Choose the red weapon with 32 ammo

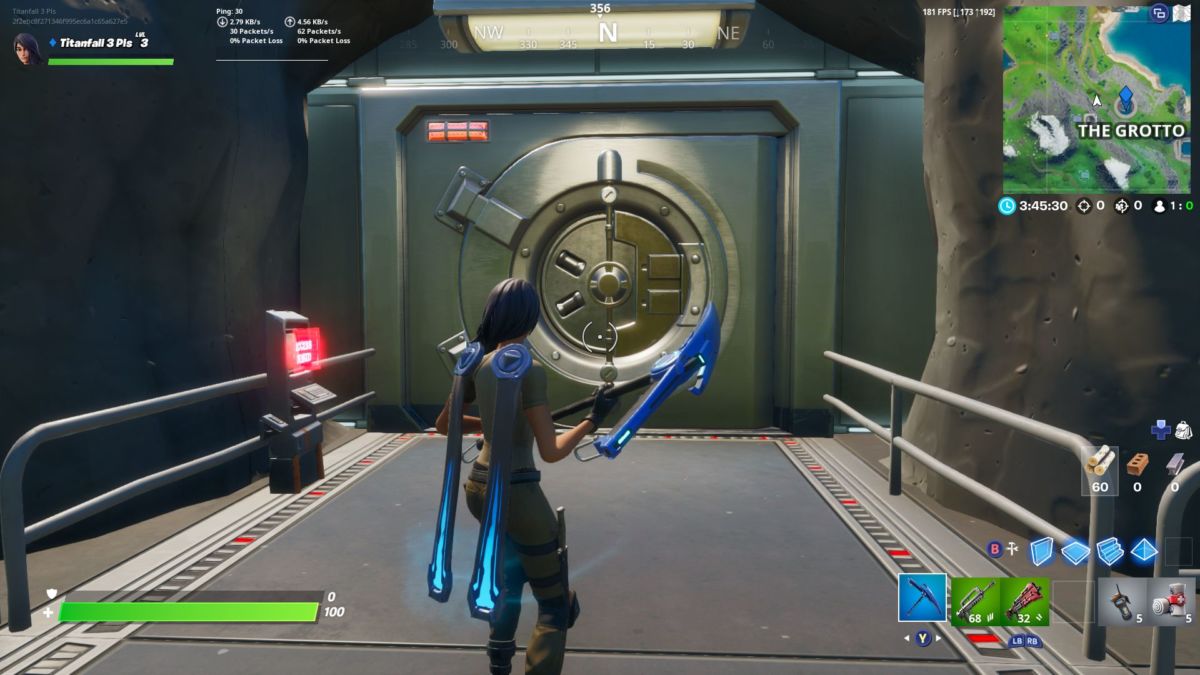(1024, 601)
